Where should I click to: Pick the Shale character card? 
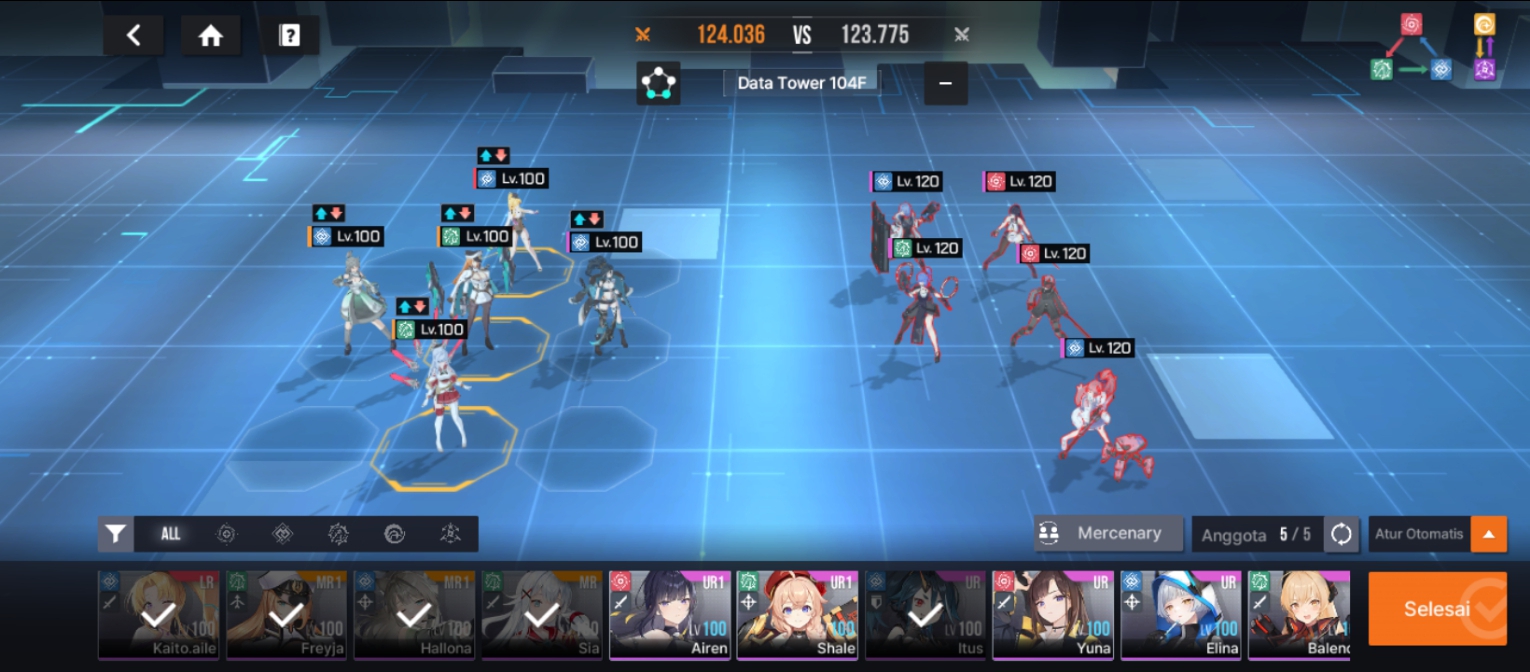798,615
